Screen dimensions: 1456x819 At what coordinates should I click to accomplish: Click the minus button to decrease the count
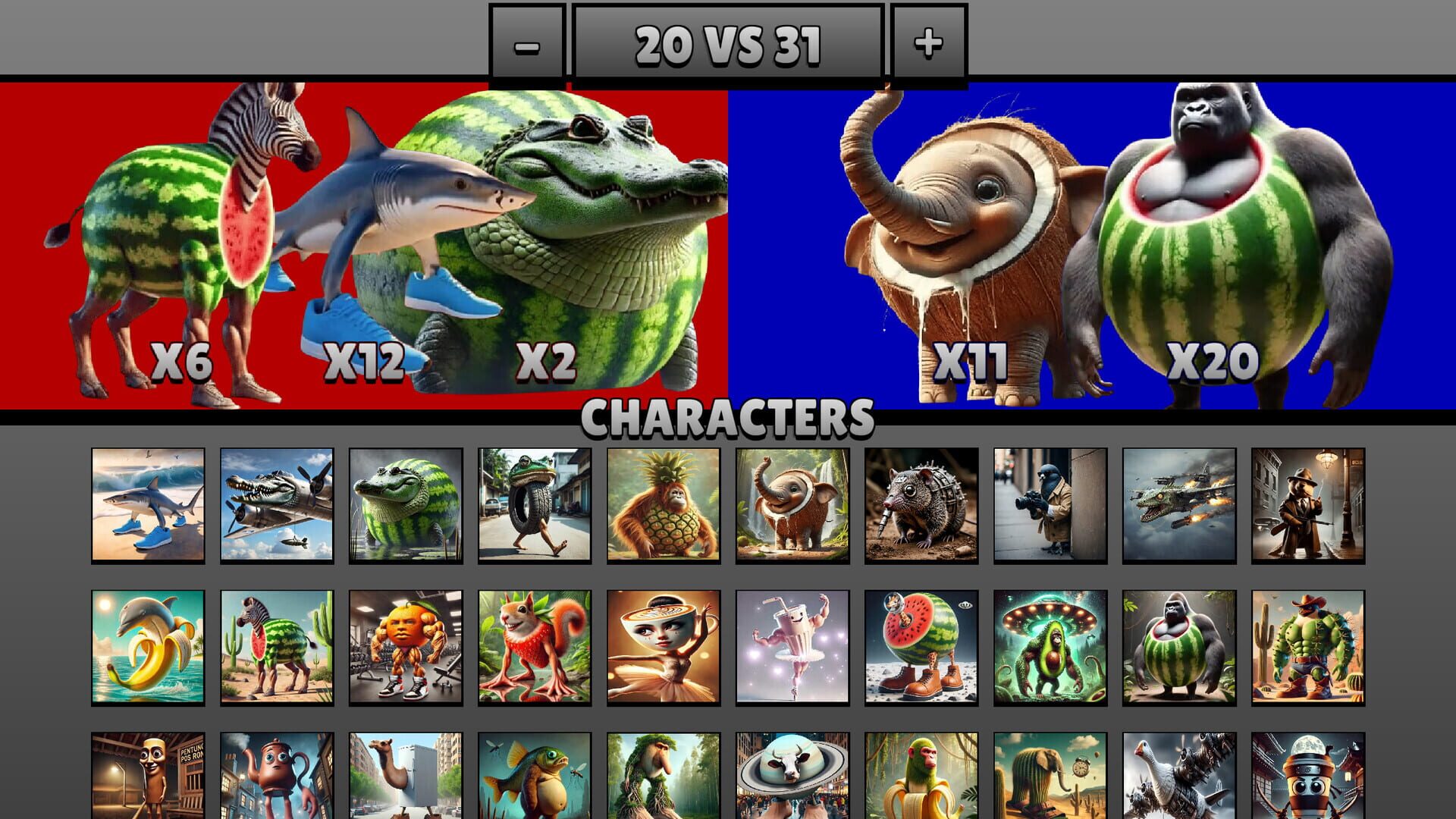(528, 44)
